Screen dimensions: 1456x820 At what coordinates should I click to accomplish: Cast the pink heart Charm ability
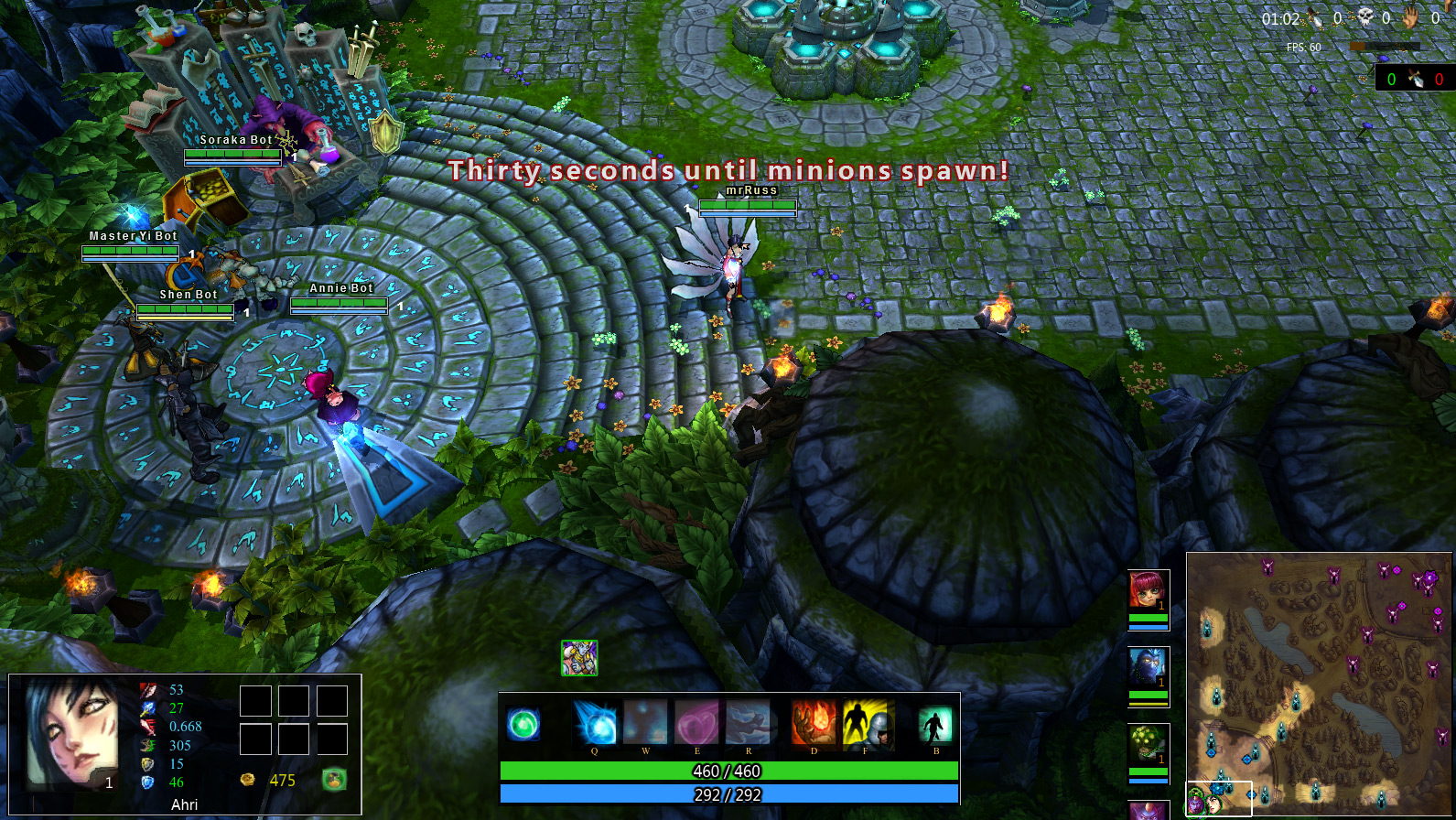coord(697,723)
